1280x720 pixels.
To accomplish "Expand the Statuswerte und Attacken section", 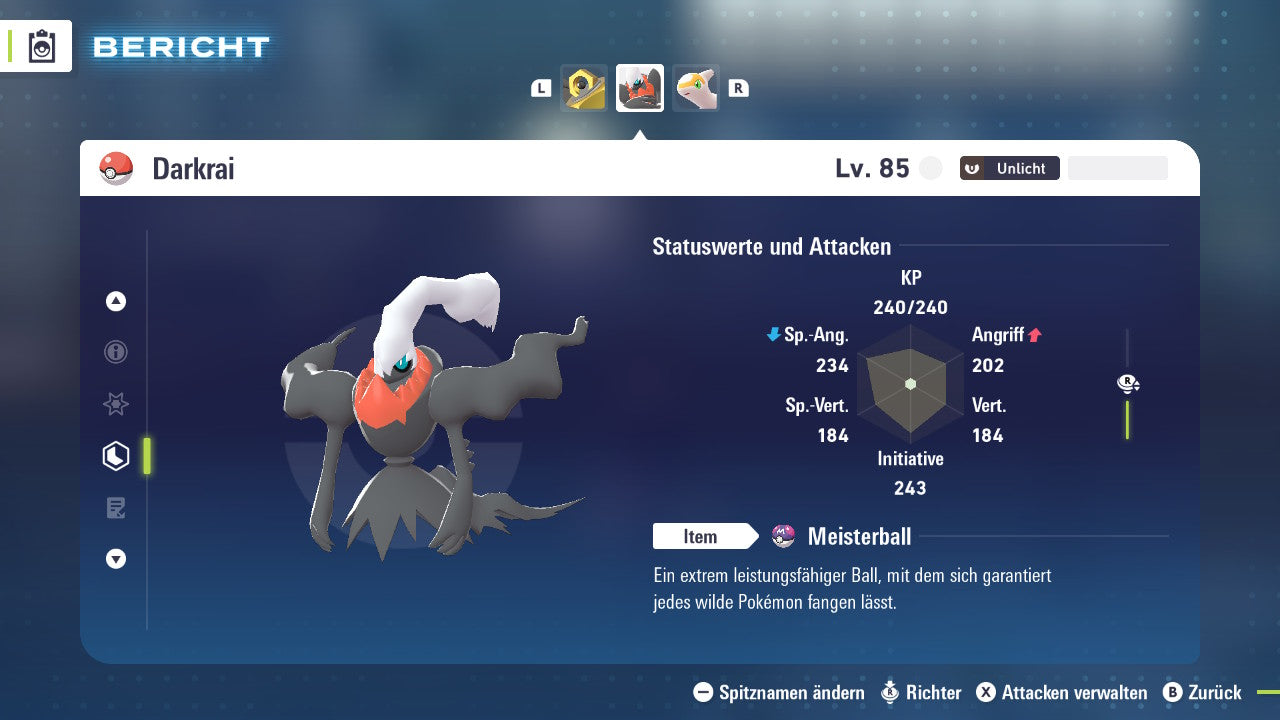I will (771, 246).
